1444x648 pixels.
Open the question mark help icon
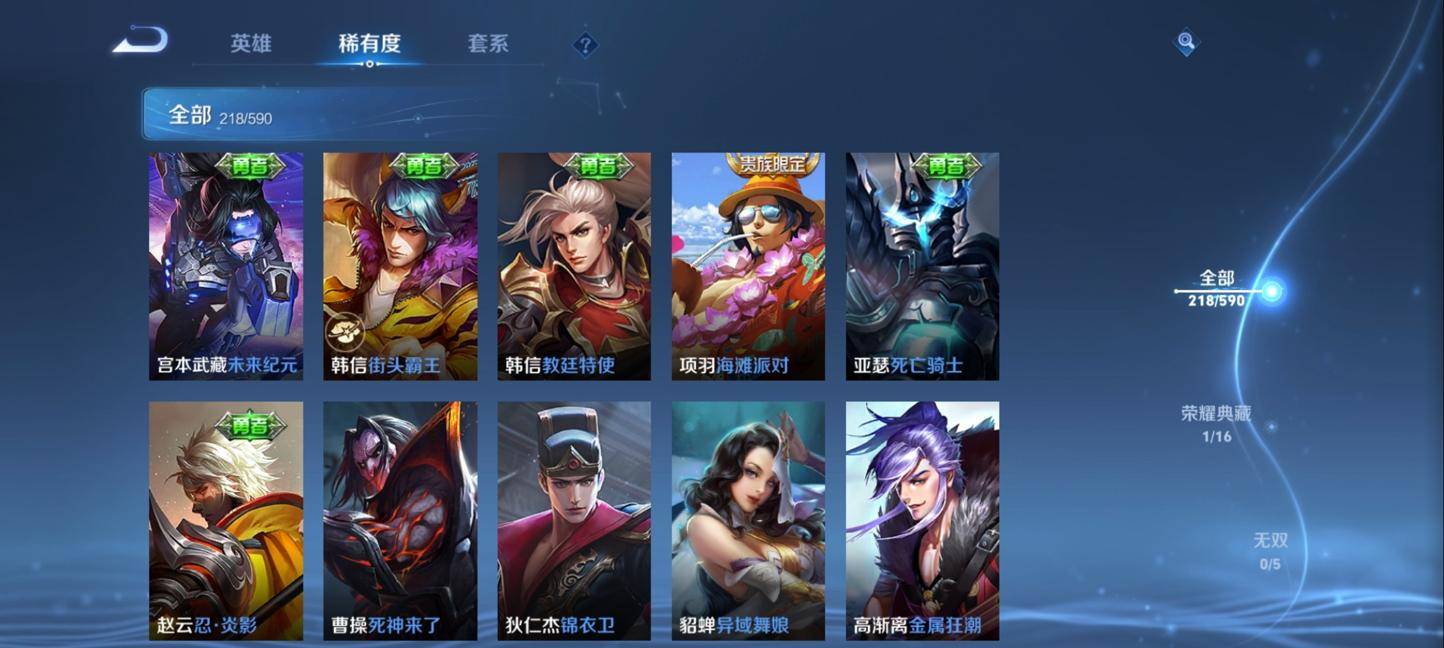tap(585, 45)
